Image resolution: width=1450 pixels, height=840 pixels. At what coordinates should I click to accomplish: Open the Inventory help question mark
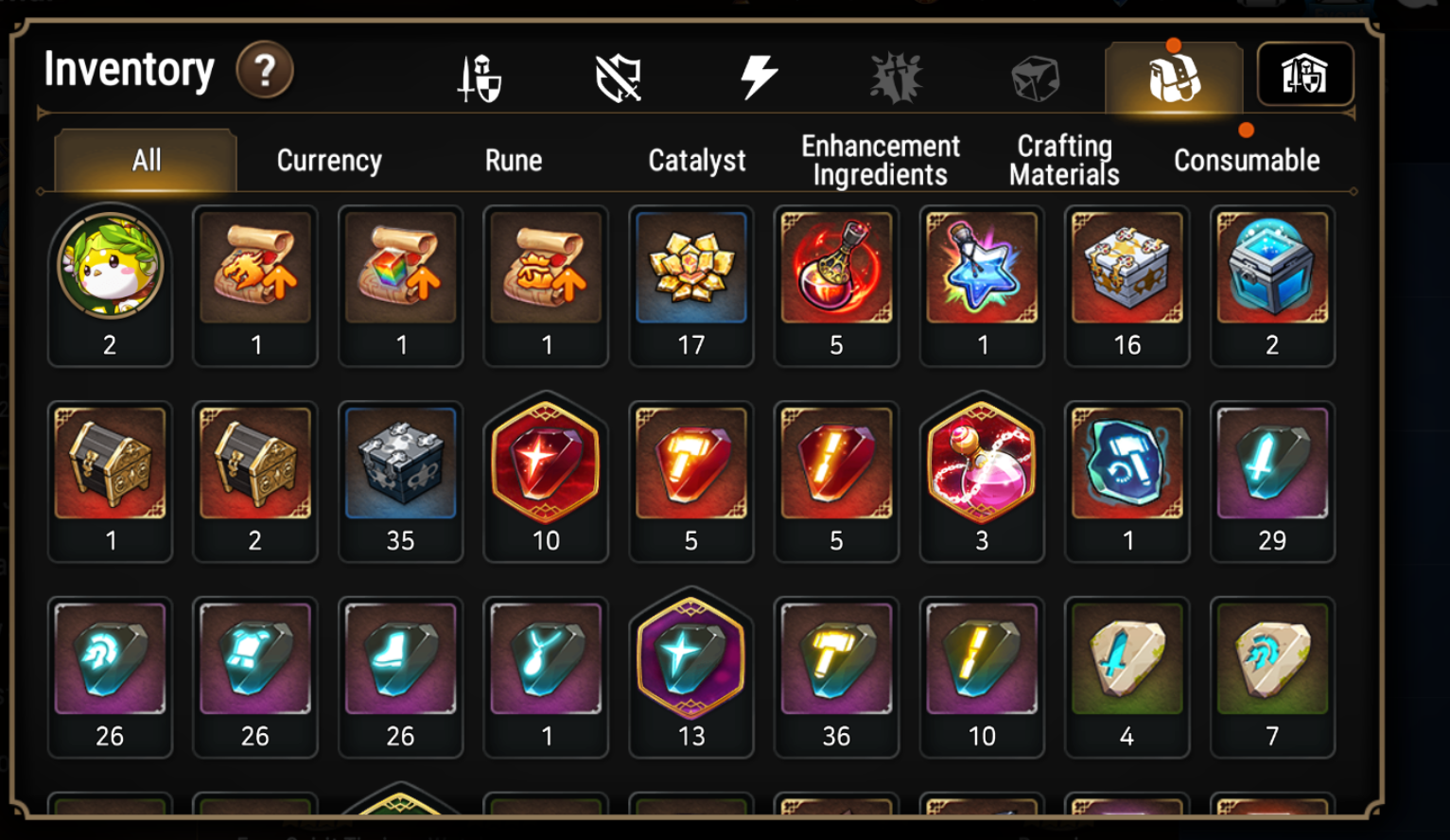point(265,70)
